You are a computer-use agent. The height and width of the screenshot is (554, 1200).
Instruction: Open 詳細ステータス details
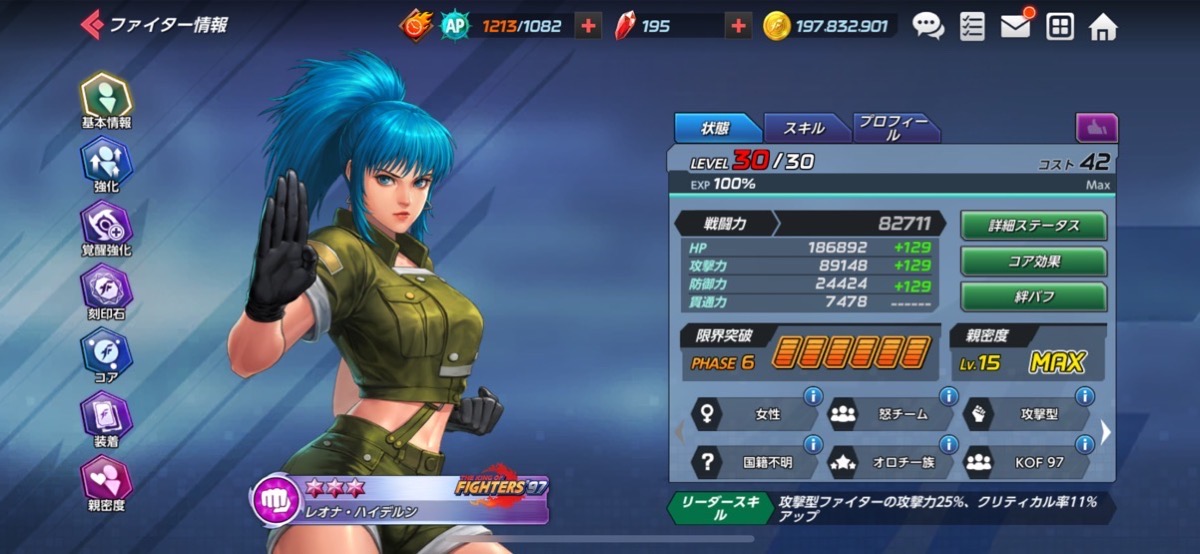click(1033, 226)
